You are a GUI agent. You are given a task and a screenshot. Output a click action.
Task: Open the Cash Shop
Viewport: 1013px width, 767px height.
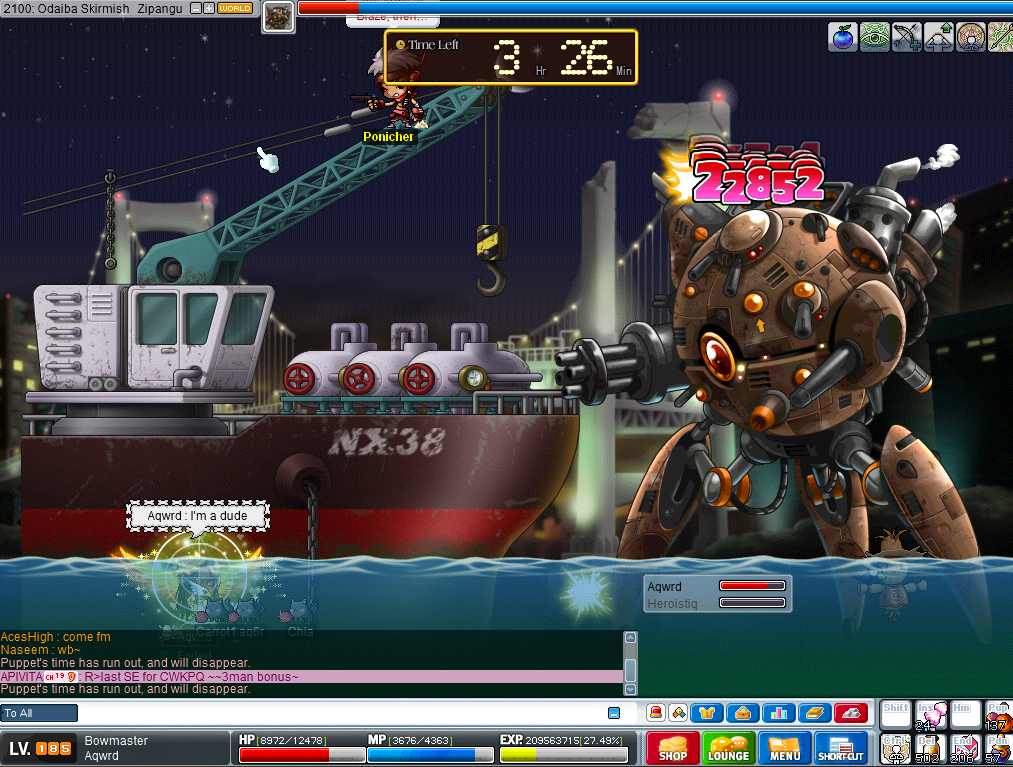point(672,748)
